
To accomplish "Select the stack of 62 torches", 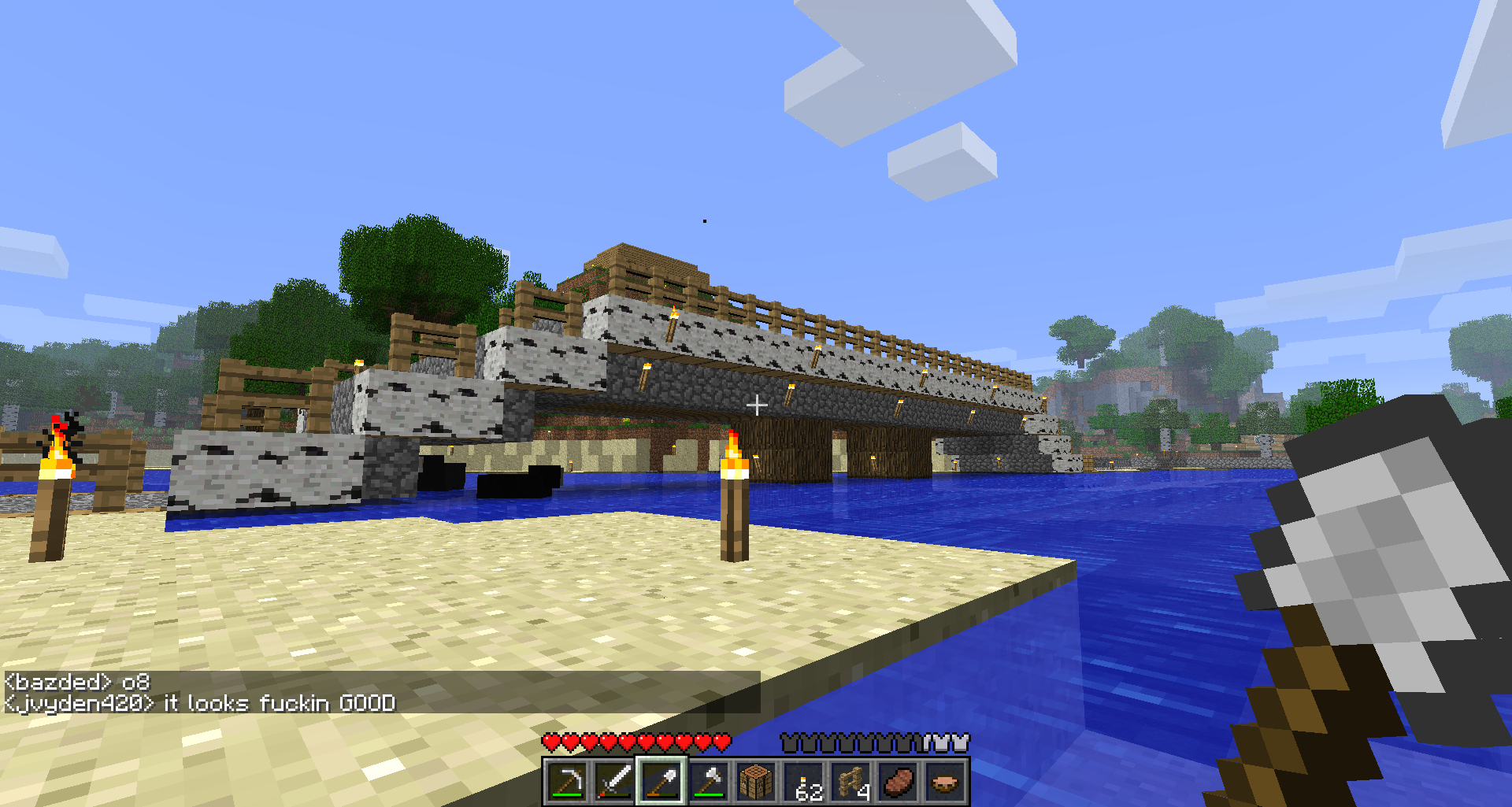I will coord(803,782).
